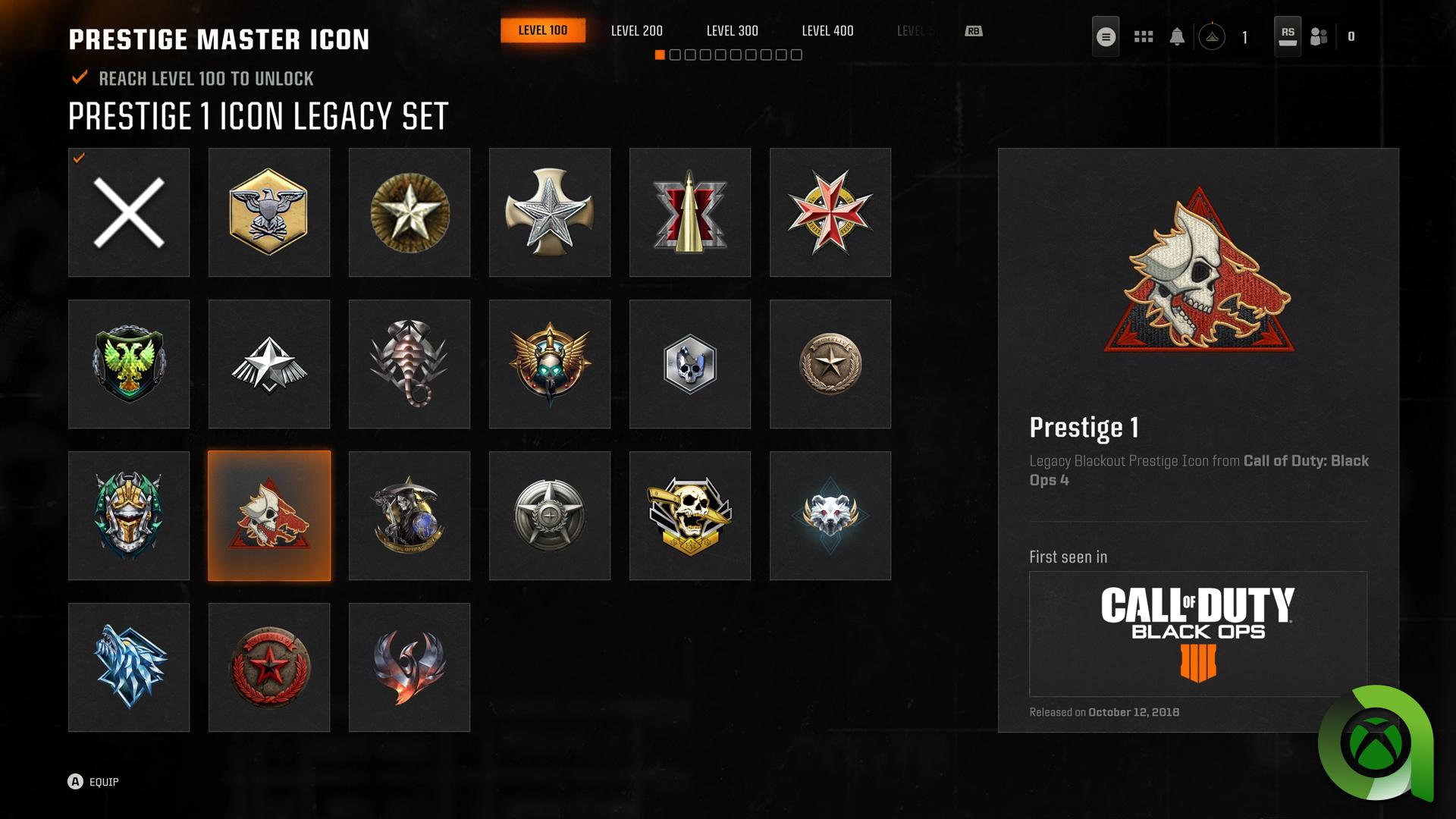Viewport: 1456px width, 819px height.
Task: Switch to the LEVEL 400 tab
Action: click(827, 31)
